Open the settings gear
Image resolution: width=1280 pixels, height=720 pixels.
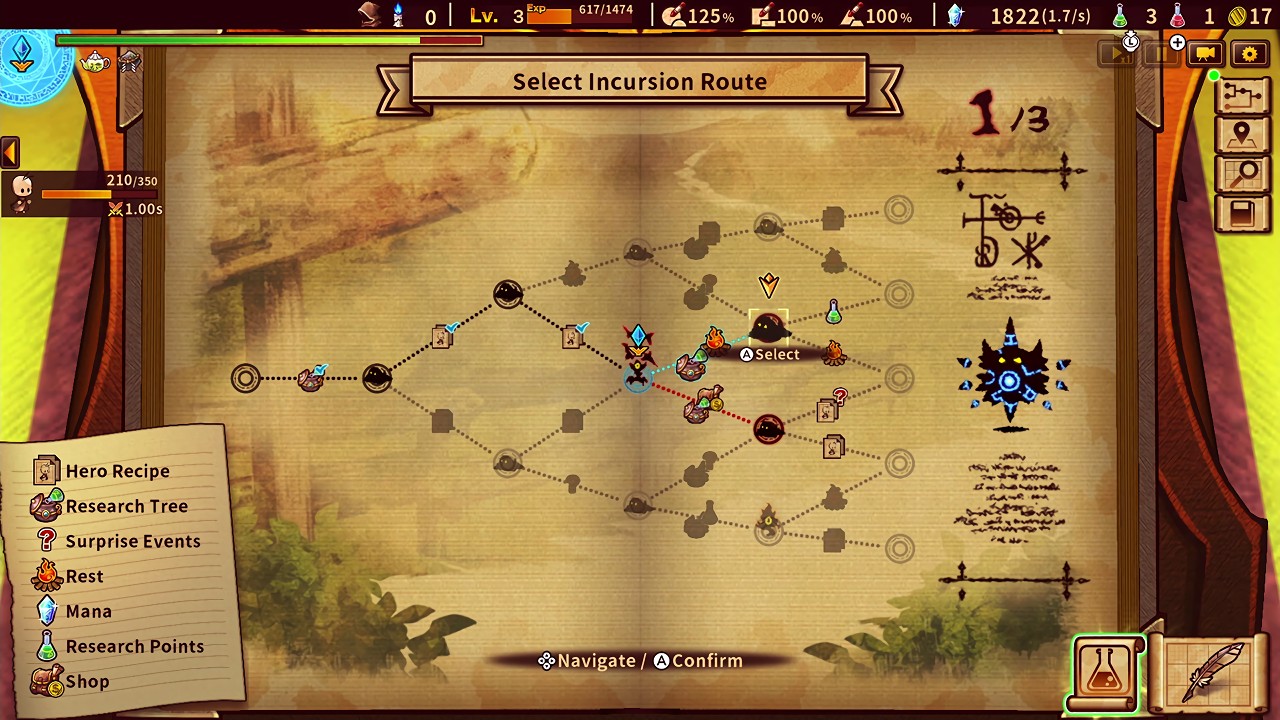click(1249, 54)
